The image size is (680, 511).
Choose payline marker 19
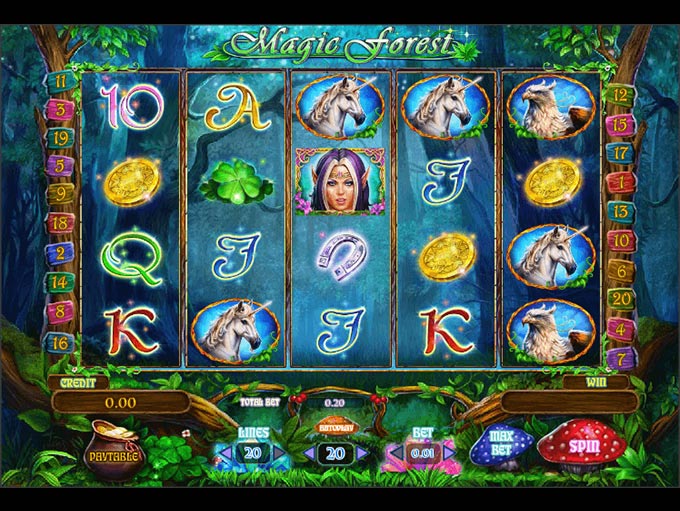pyautogui.click(x=59, y=139)
